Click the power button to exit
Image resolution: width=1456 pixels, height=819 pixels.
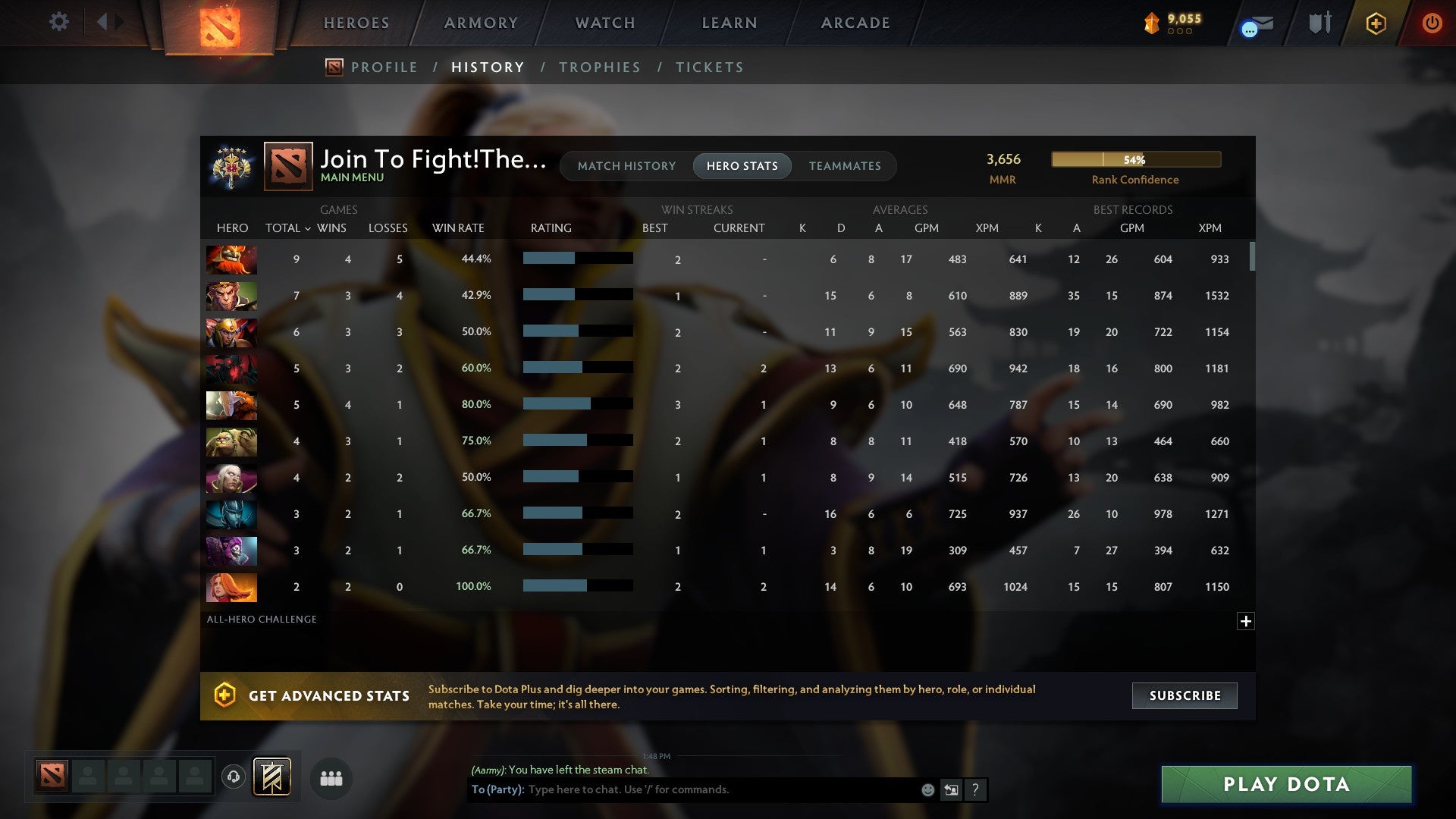click(x=1432, y=23)
